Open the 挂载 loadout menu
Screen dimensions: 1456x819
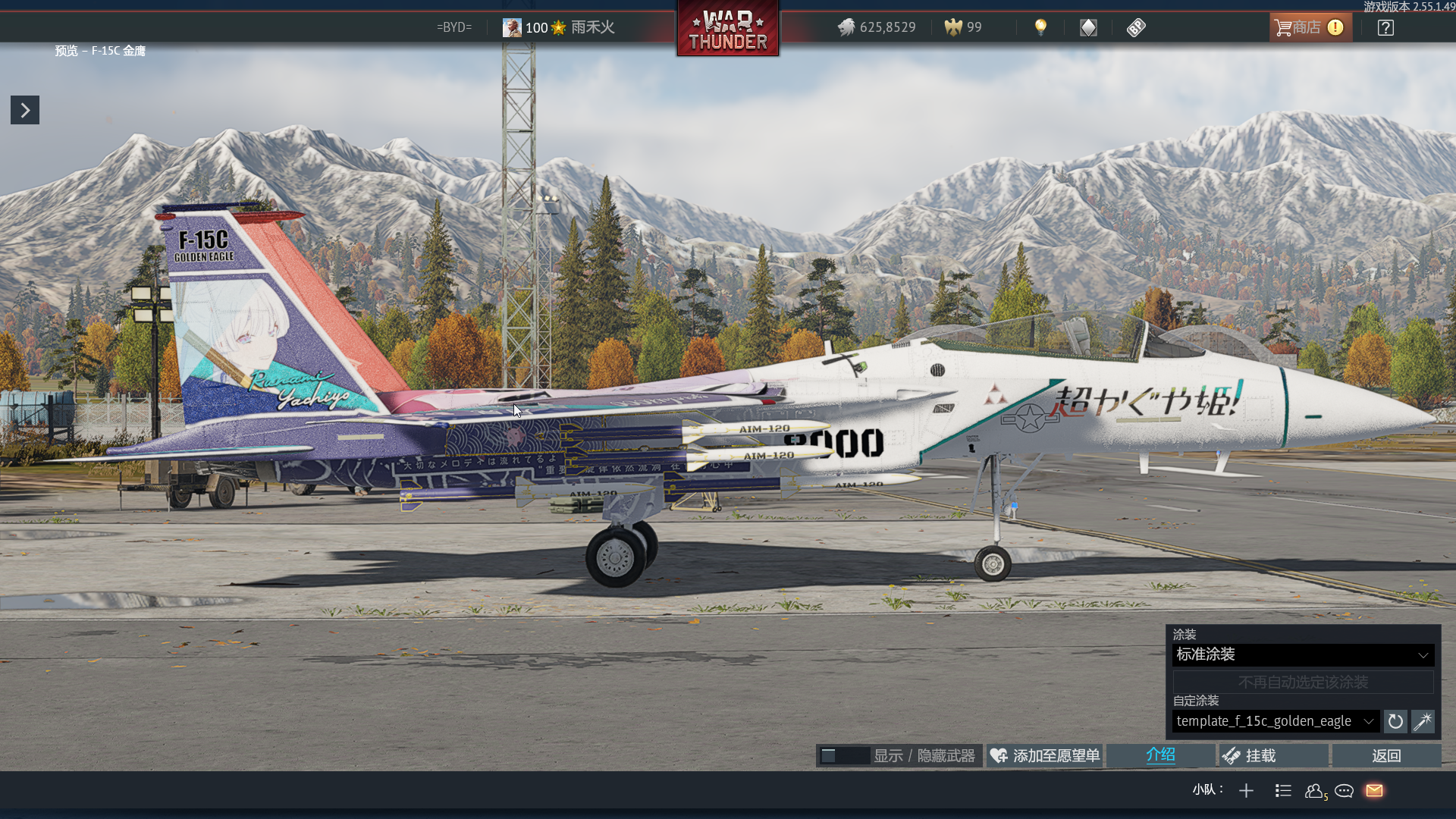click(x=1274, y=756)
